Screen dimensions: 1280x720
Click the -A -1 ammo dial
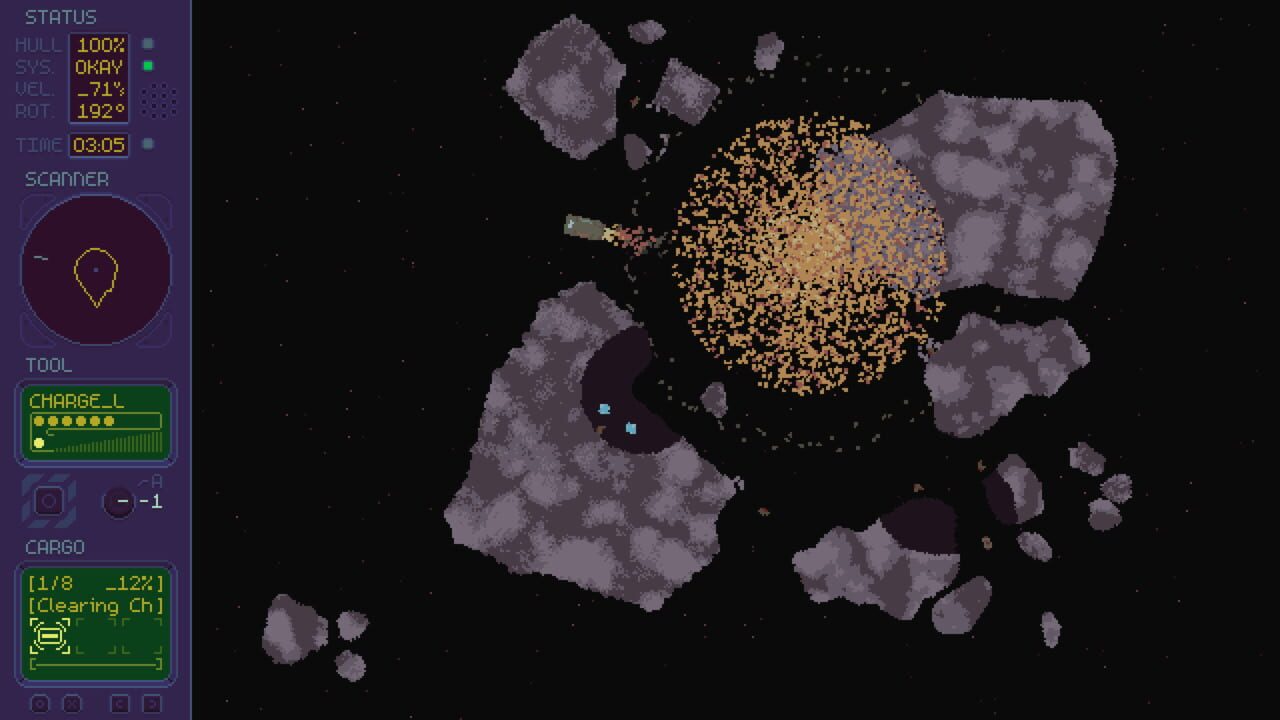pos(122,500)
